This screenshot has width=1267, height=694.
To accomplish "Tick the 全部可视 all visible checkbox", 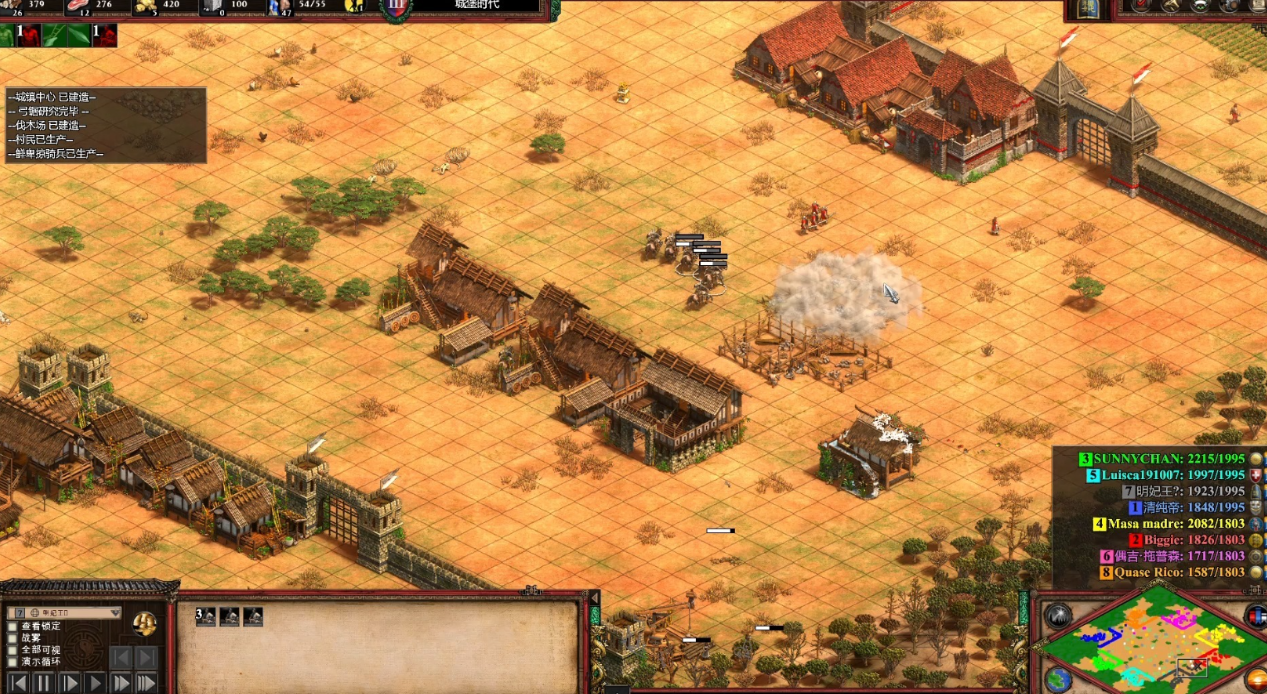I will tap(13, 650).
